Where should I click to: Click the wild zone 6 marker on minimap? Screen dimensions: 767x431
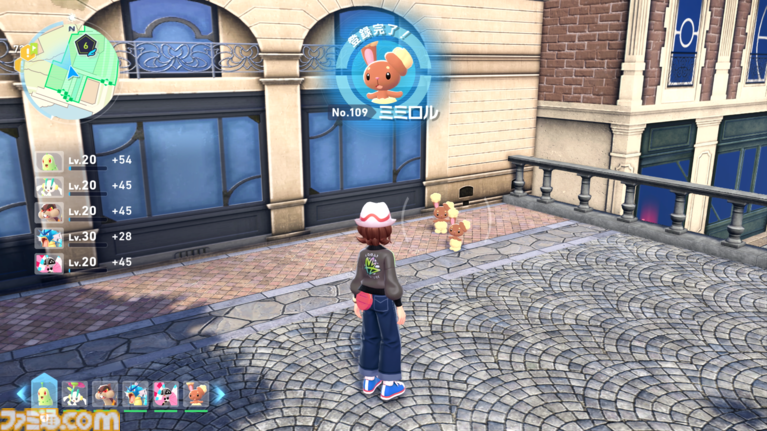tap(88, 45)
